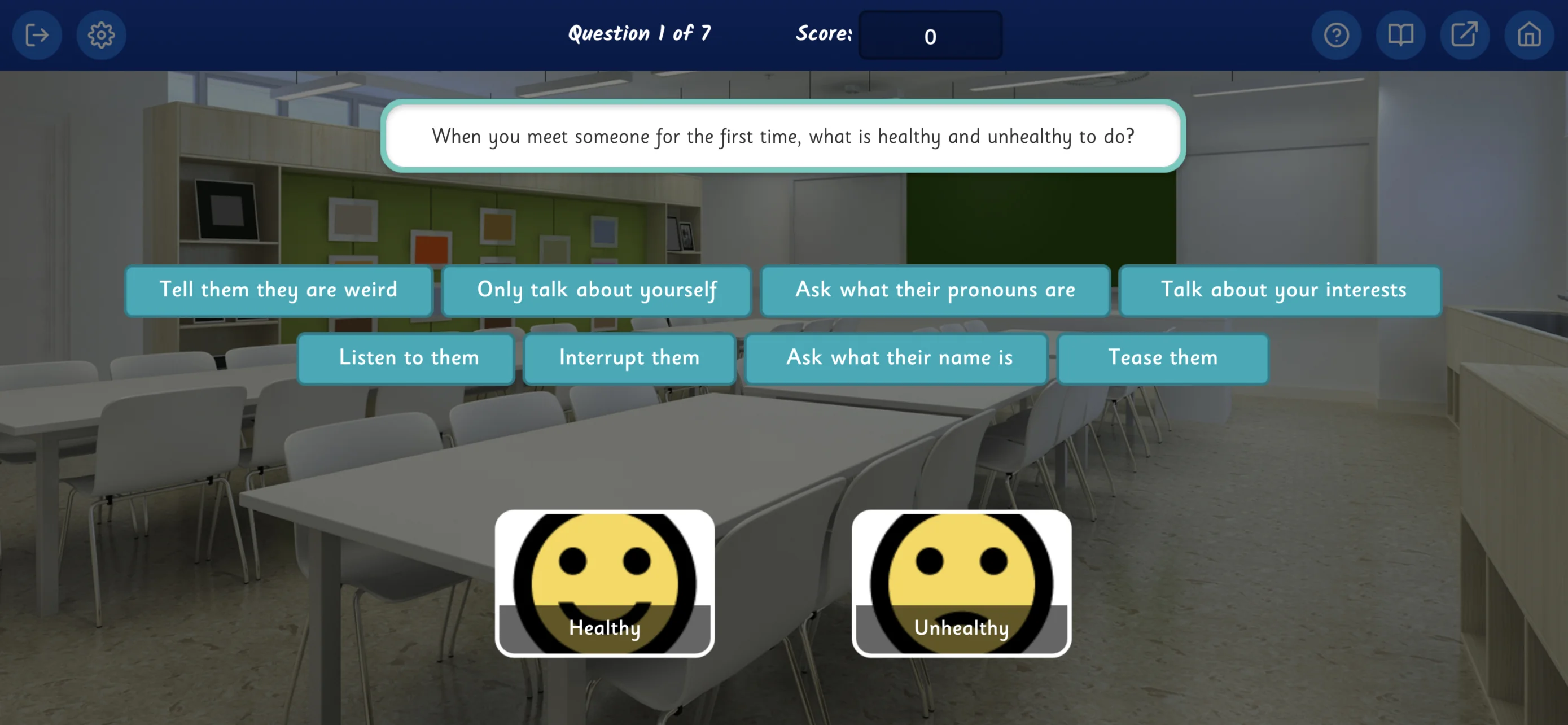The width and height of the screenshot is (1568, 725).
Task: Click the score value field
Action: point(930,36)
